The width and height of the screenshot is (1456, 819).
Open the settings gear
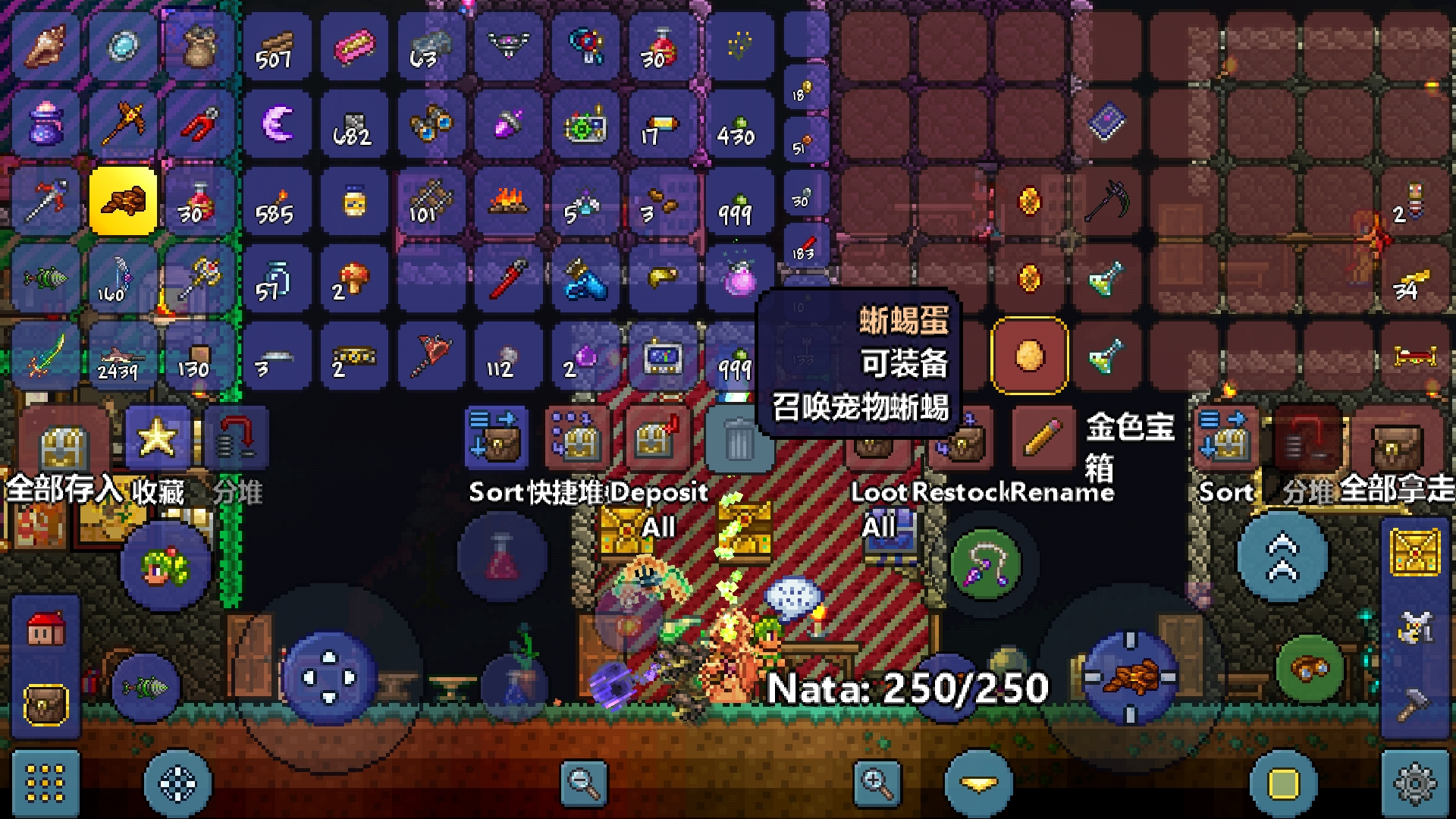pos(1415,783)
